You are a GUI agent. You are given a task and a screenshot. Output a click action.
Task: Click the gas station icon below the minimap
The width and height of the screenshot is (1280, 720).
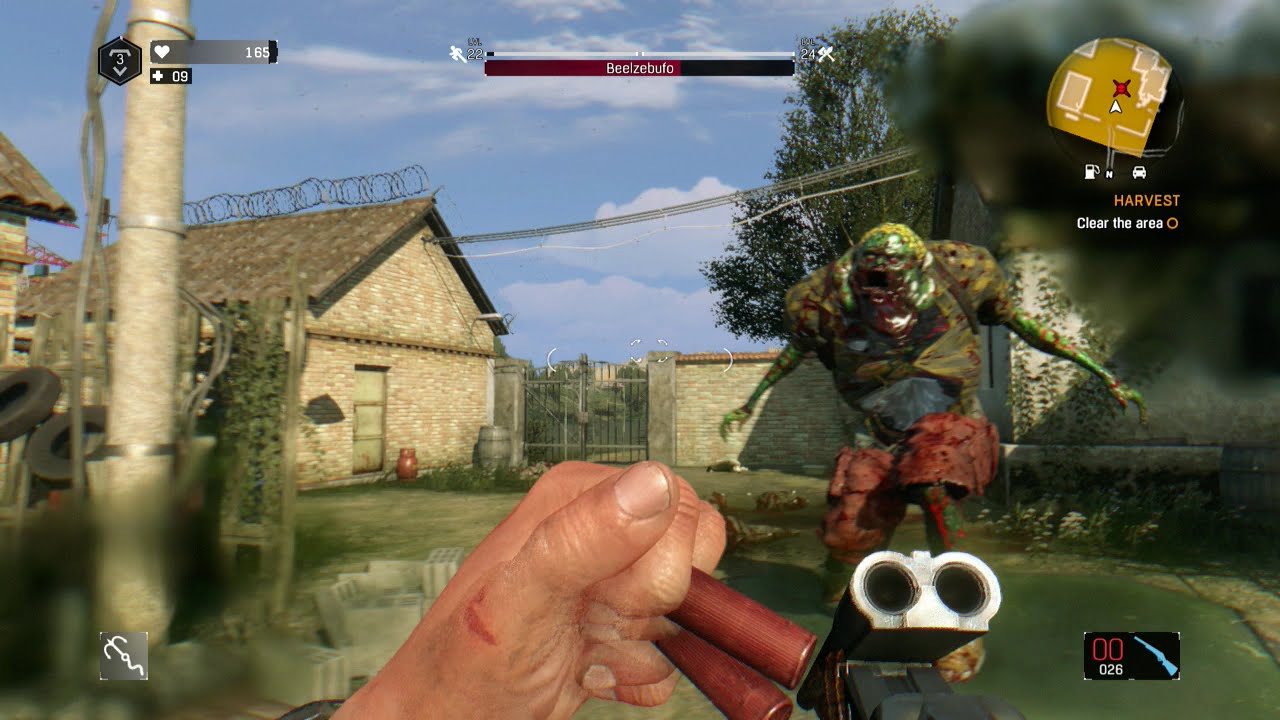tap(1091, 172)
